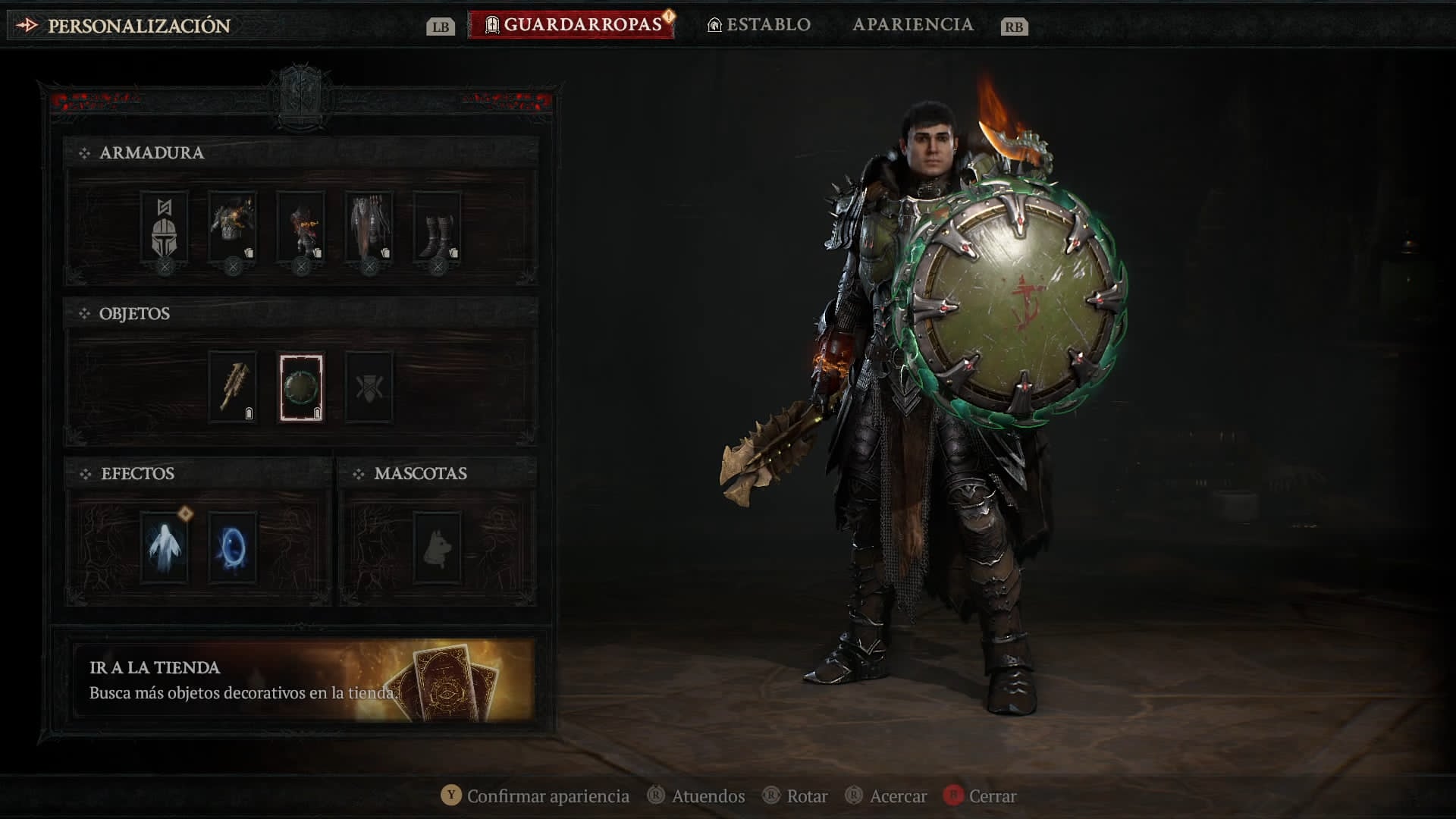
Task: Open the empty third objects slot
Action: coord(369,388)
